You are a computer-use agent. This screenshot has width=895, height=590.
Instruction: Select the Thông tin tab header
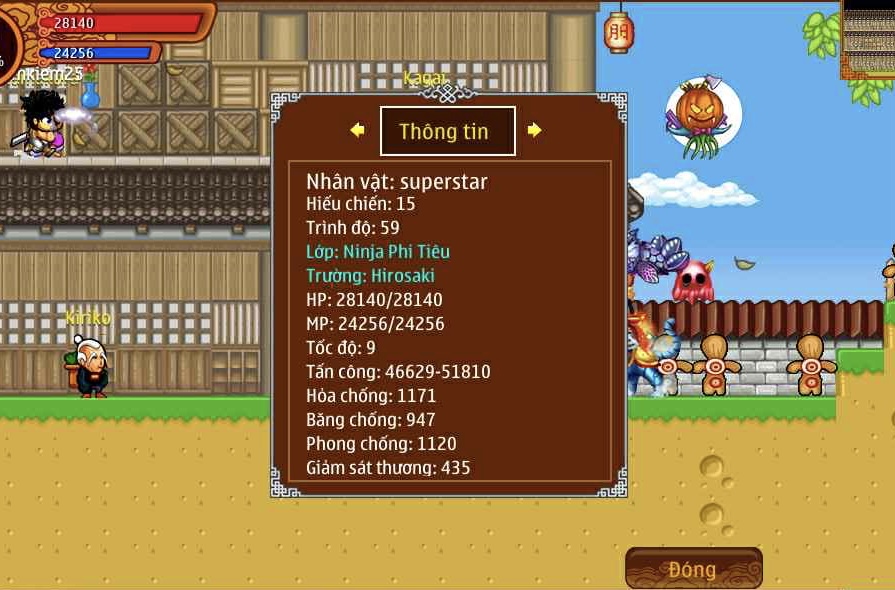447,131
